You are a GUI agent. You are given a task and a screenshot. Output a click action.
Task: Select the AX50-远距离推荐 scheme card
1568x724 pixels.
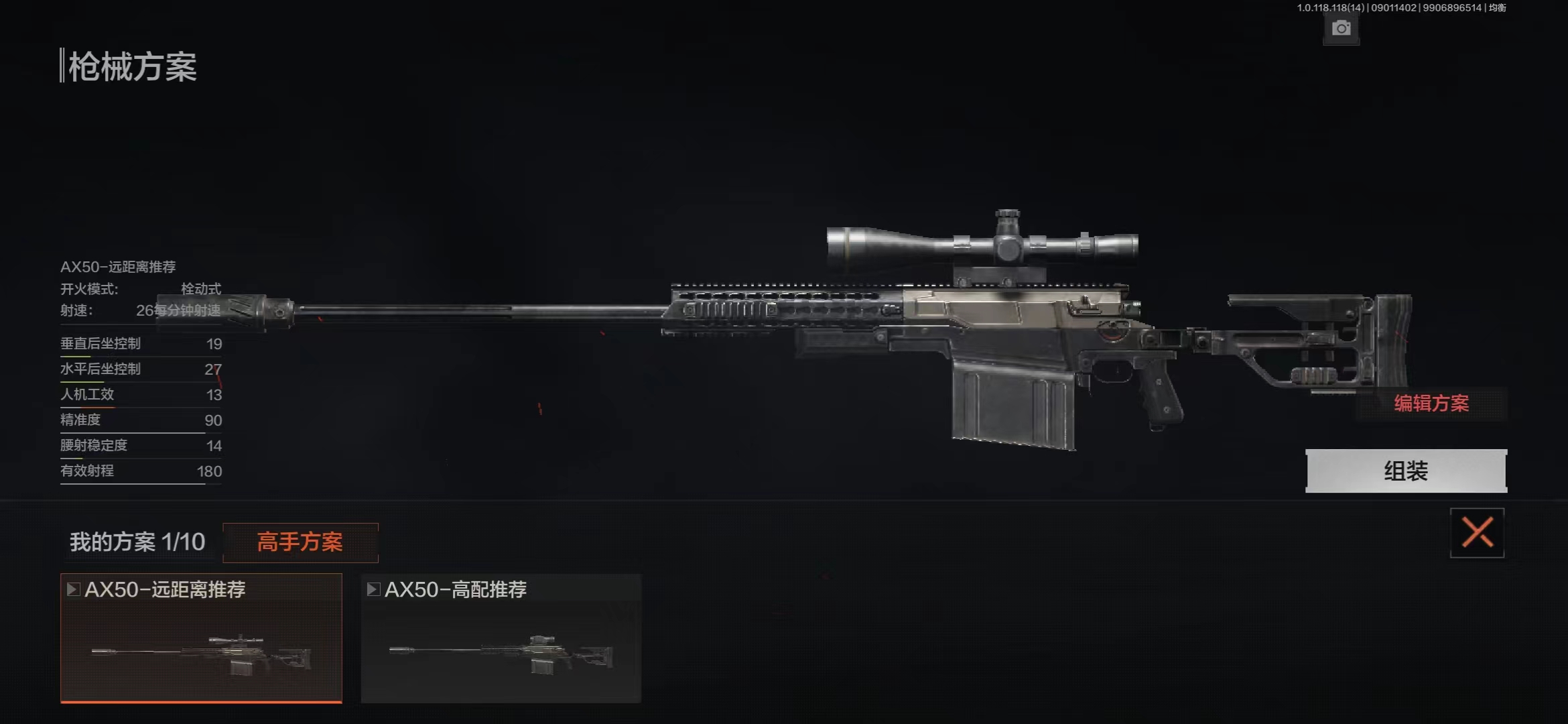point(201,637)
